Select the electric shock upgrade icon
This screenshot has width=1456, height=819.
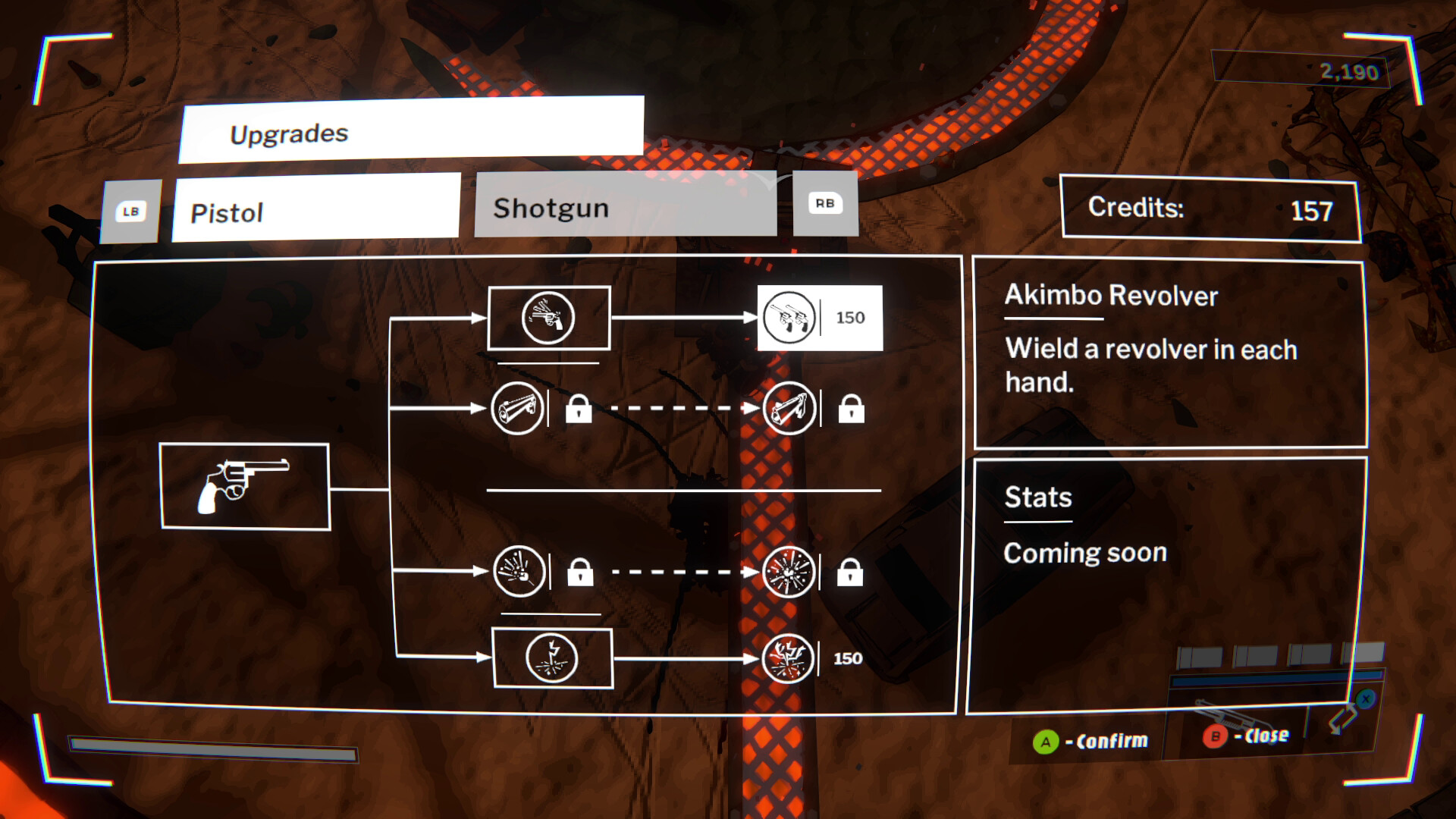(x=553, y=657)
